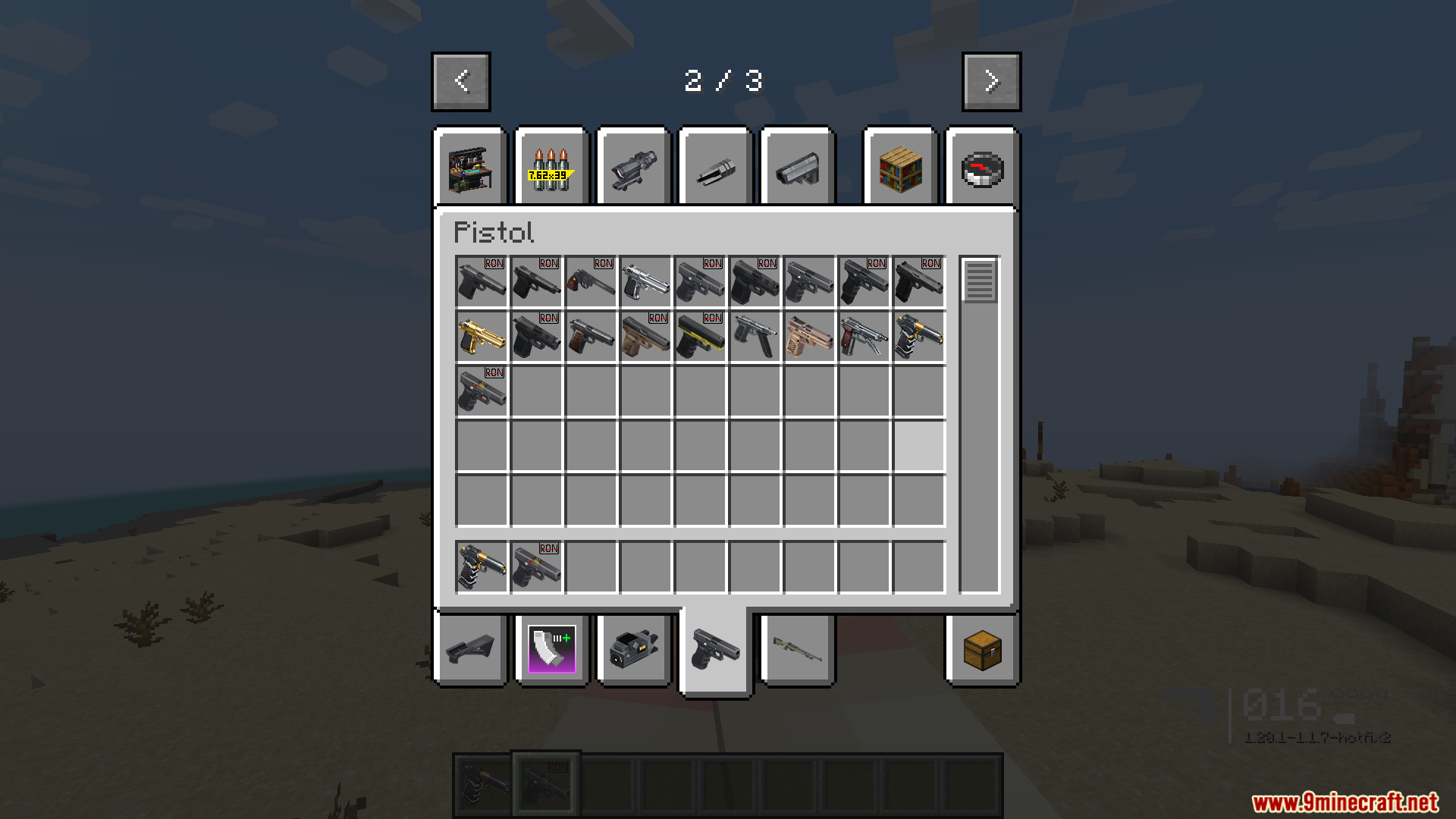
Task: Open the sniper rifle category tab
Action: click(797, 650)
